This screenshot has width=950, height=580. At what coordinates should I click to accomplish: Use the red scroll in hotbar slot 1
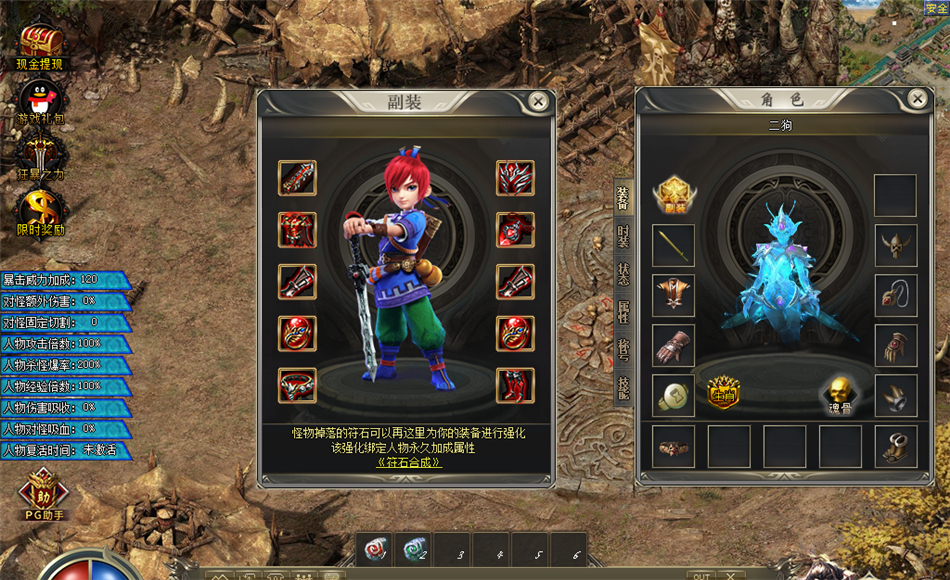(x=376, y=549)
